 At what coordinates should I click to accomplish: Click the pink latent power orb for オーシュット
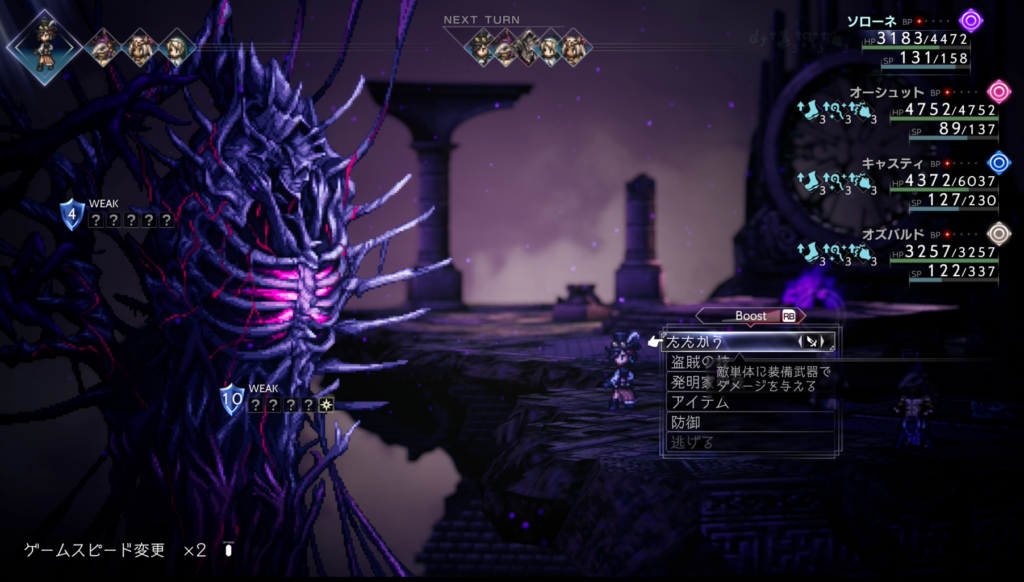[x=998, y=92]
